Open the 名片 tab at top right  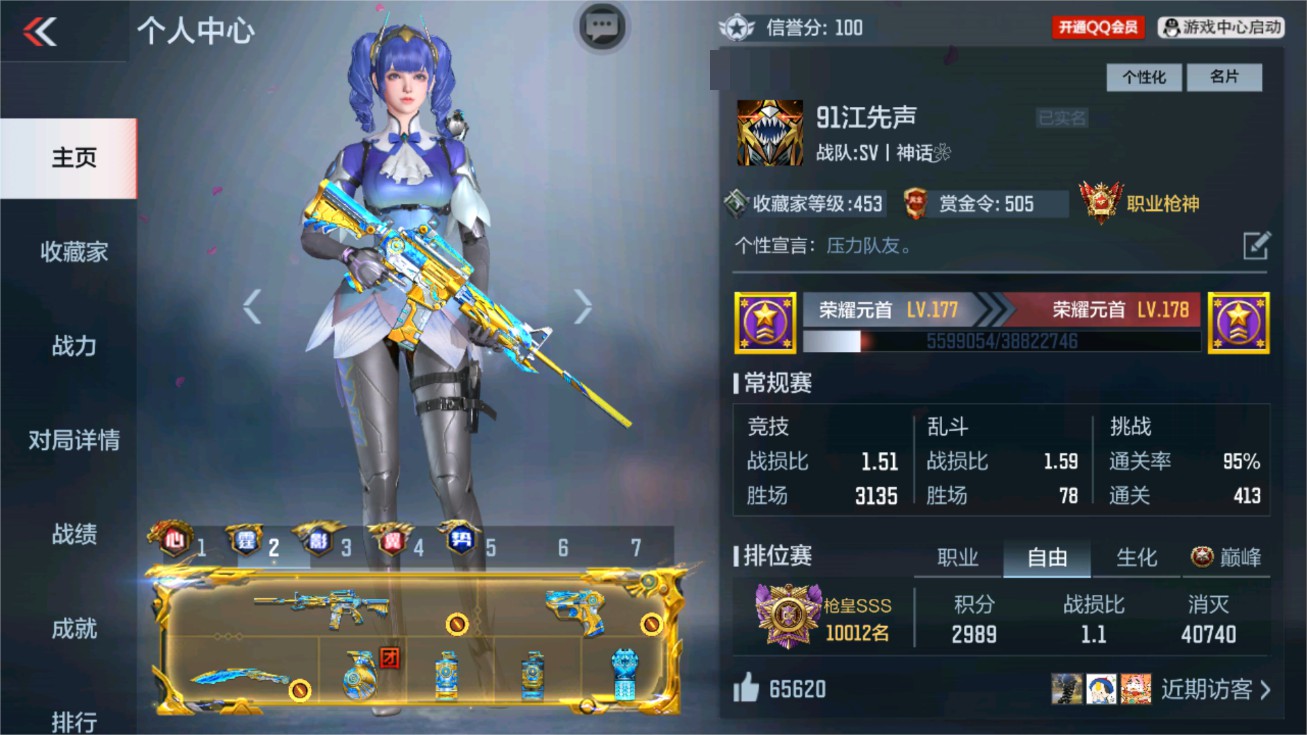[1225, 77]
